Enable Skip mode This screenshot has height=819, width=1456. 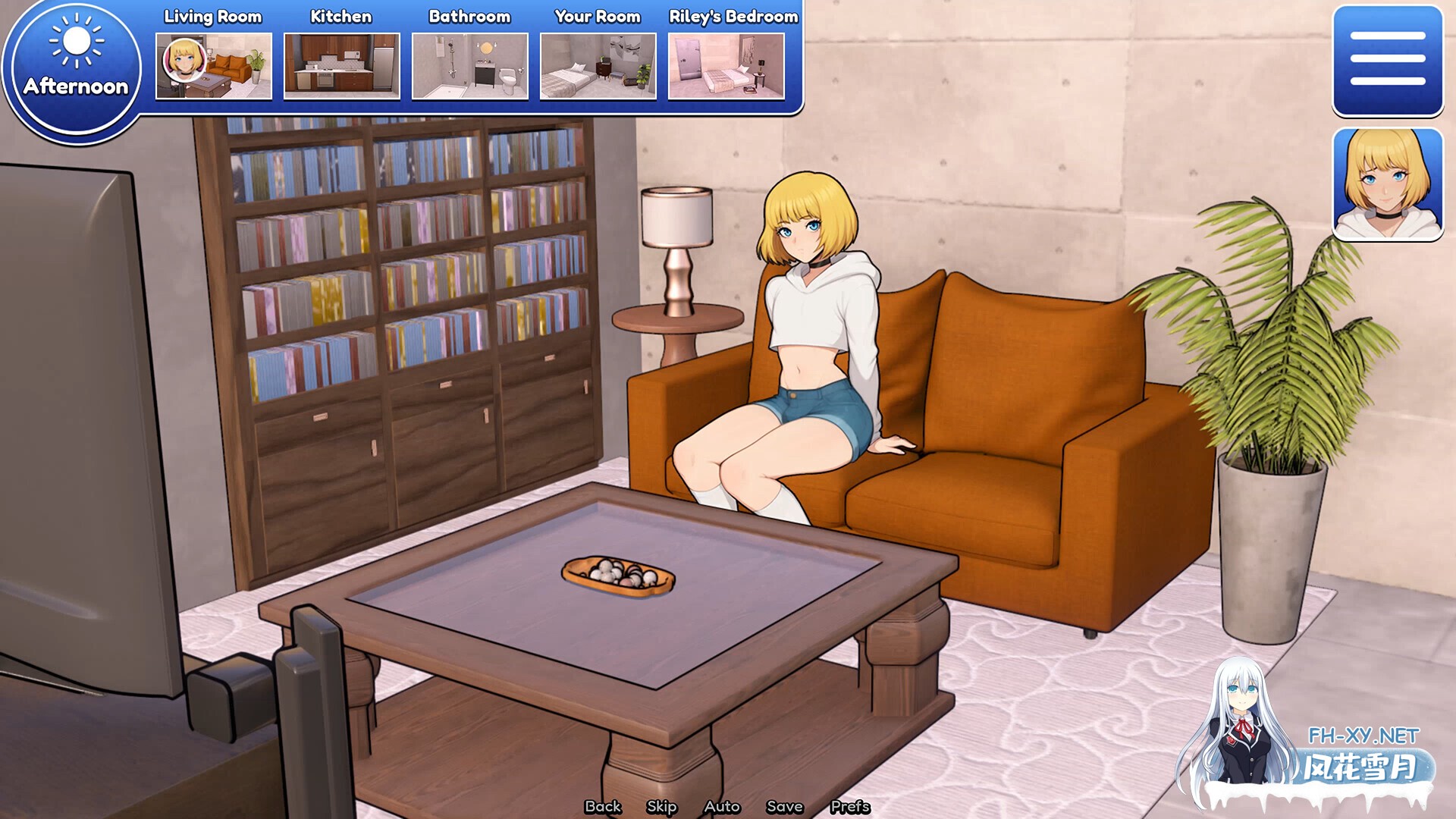coord(661,807)
